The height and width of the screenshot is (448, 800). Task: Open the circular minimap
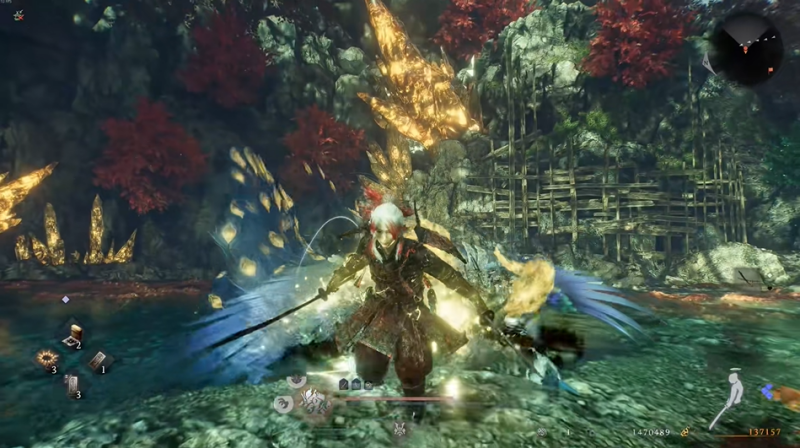(x=746, y=47)
